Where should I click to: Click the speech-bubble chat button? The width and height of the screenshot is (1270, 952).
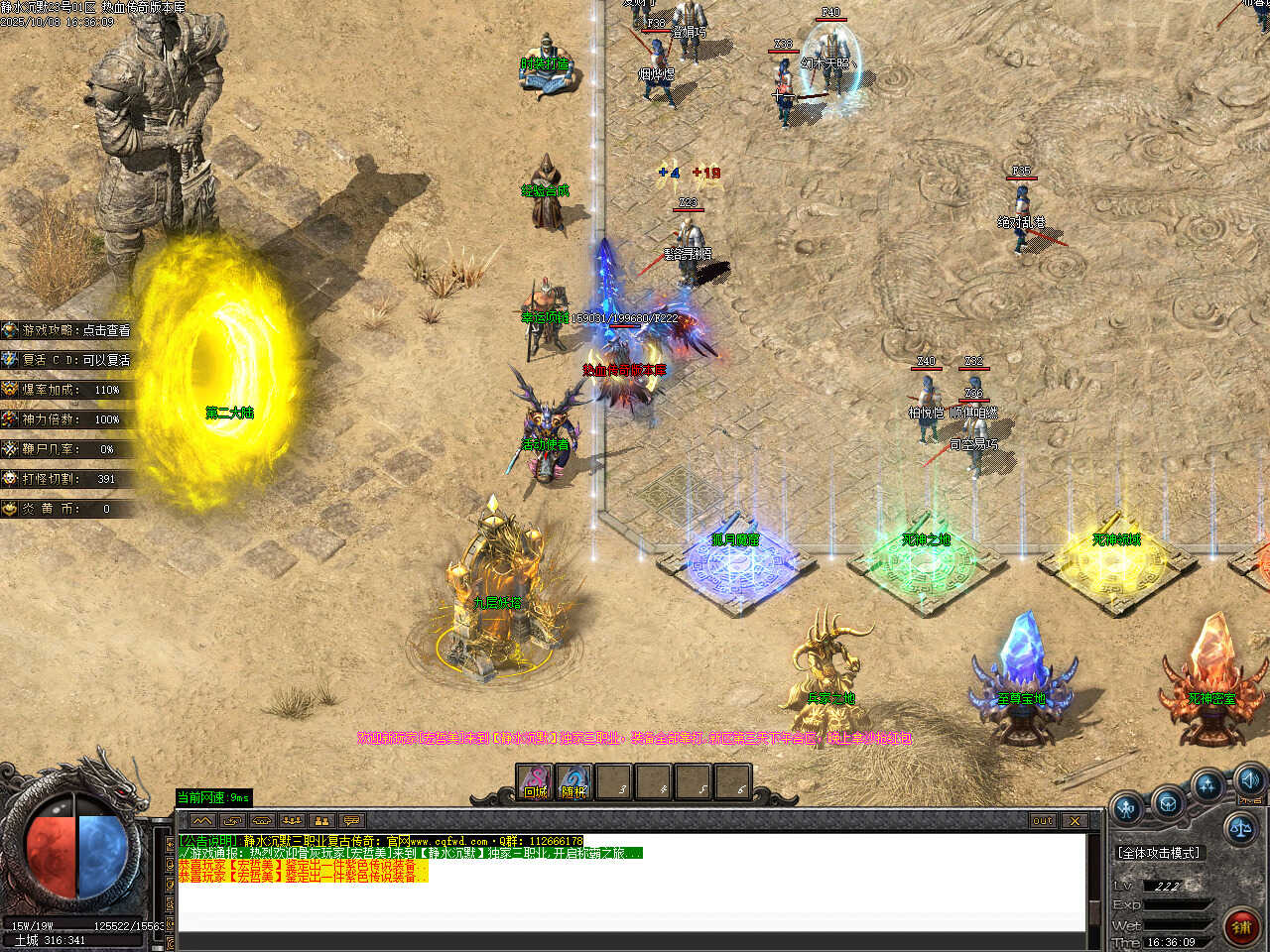[x=351, y=821]
